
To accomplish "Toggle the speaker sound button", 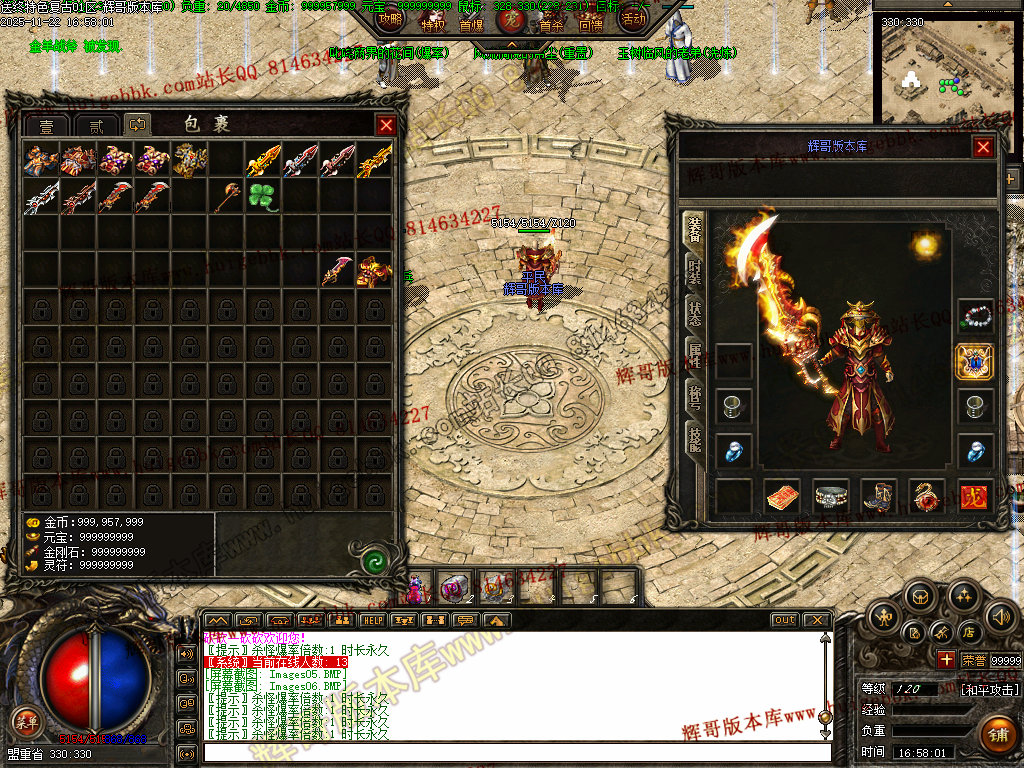I will click(1001, 616).
